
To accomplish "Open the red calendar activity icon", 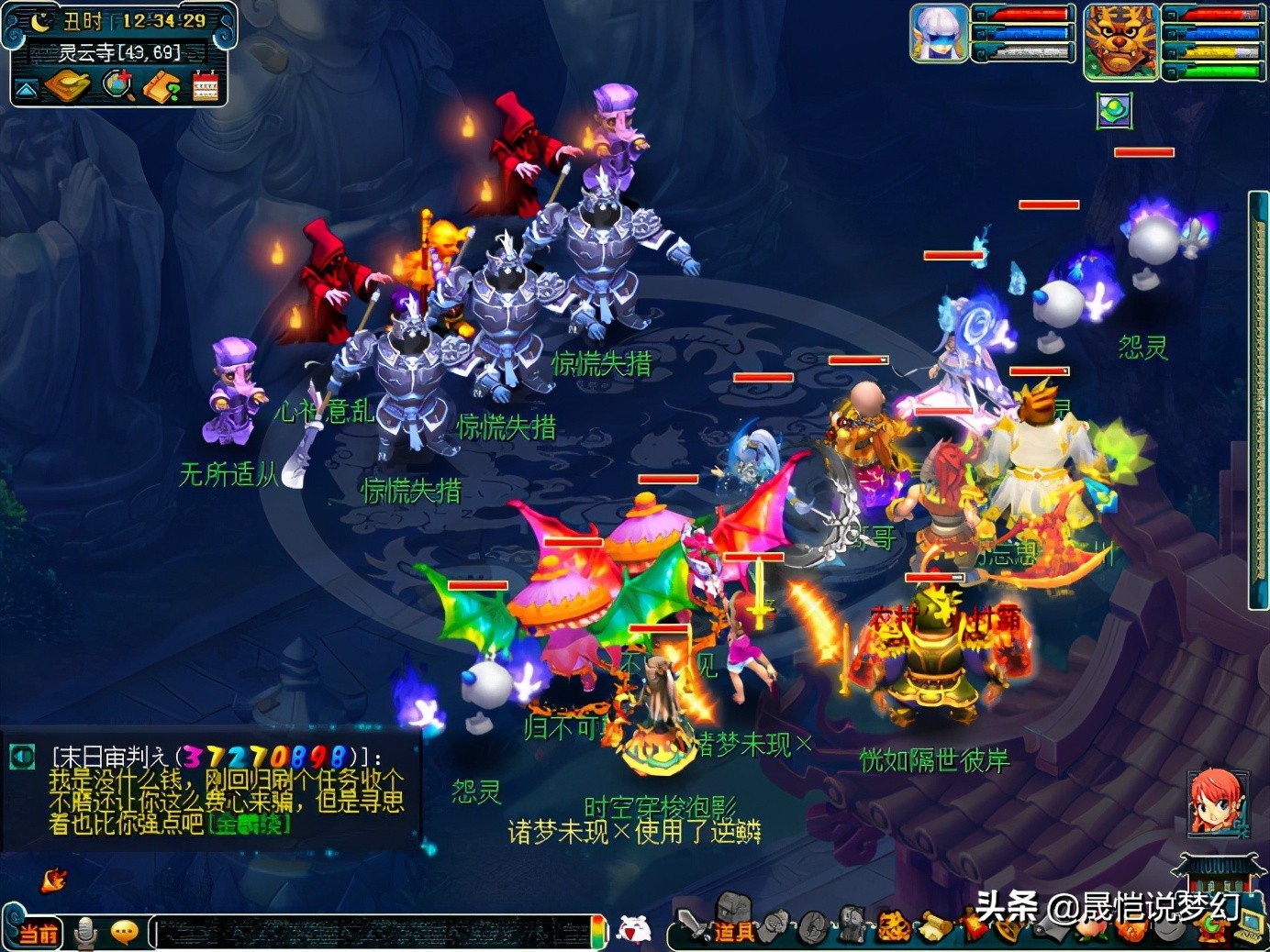I will pyautogui.click(x=205, y=86).
